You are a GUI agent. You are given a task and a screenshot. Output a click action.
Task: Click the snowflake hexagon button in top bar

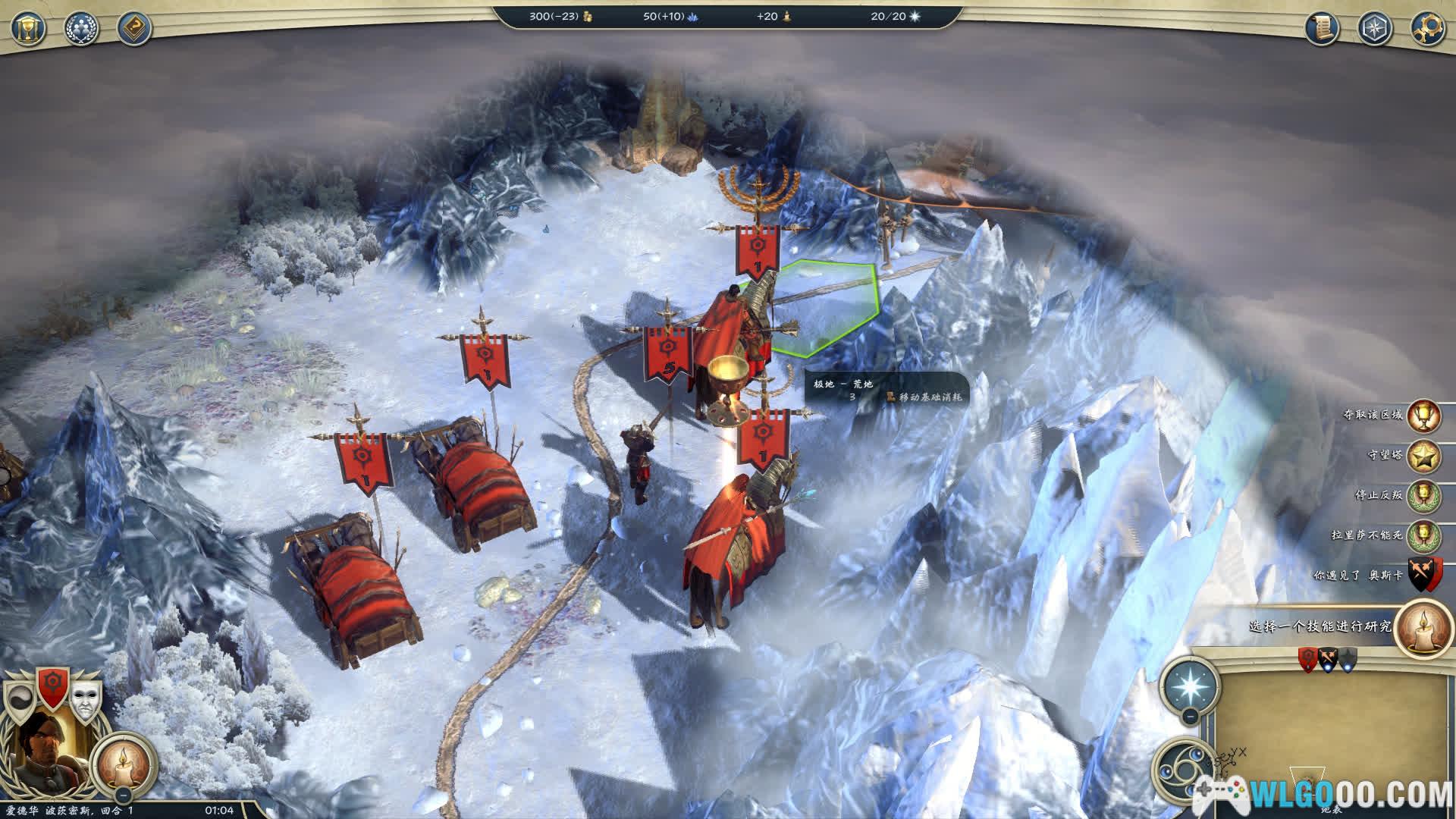coord(1375,28)
